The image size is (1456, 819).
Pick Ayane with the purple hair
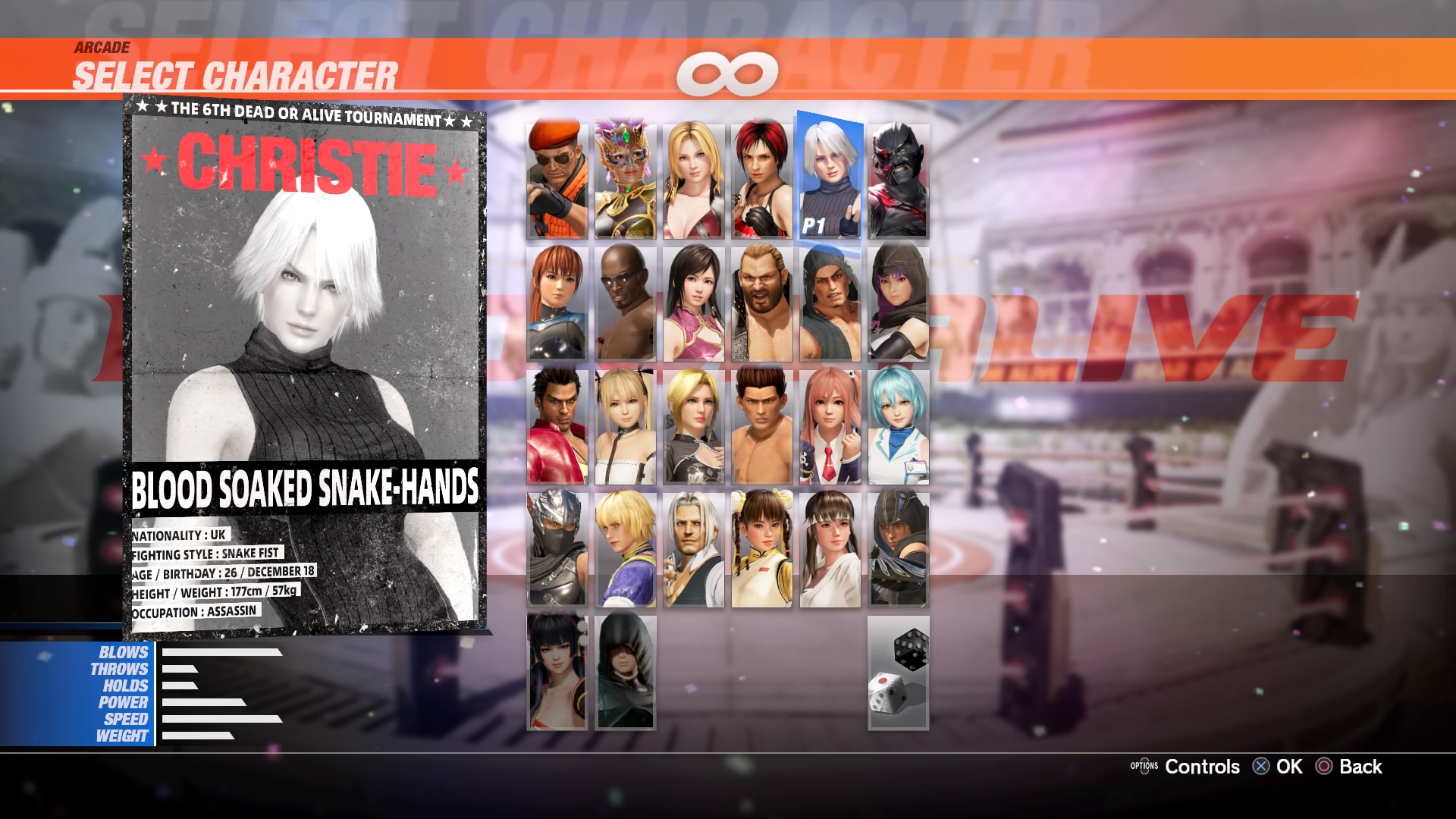[x=899, y=302]
